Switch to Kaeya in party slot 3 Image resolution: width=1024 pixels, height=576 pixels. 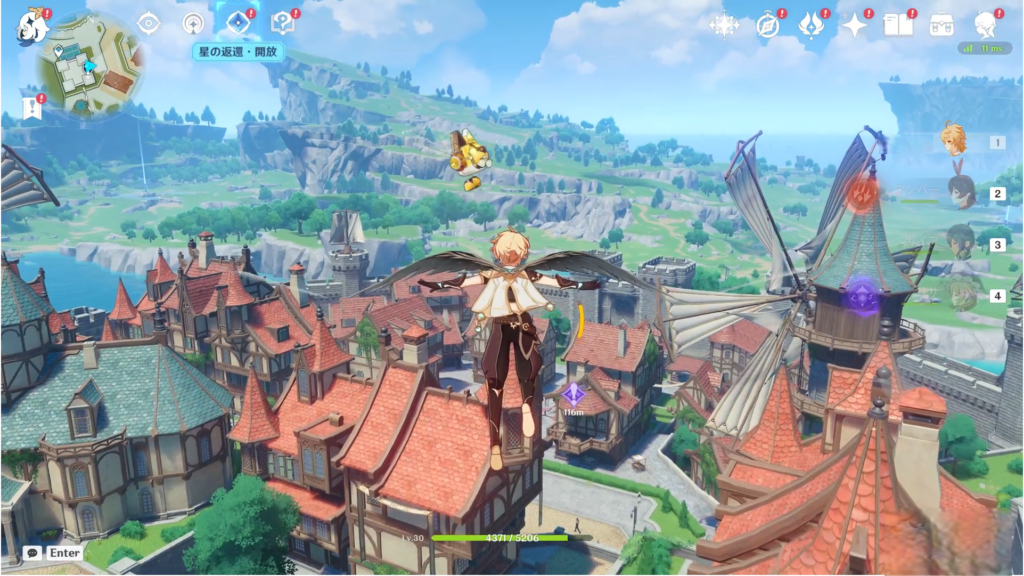click(960, 243)
